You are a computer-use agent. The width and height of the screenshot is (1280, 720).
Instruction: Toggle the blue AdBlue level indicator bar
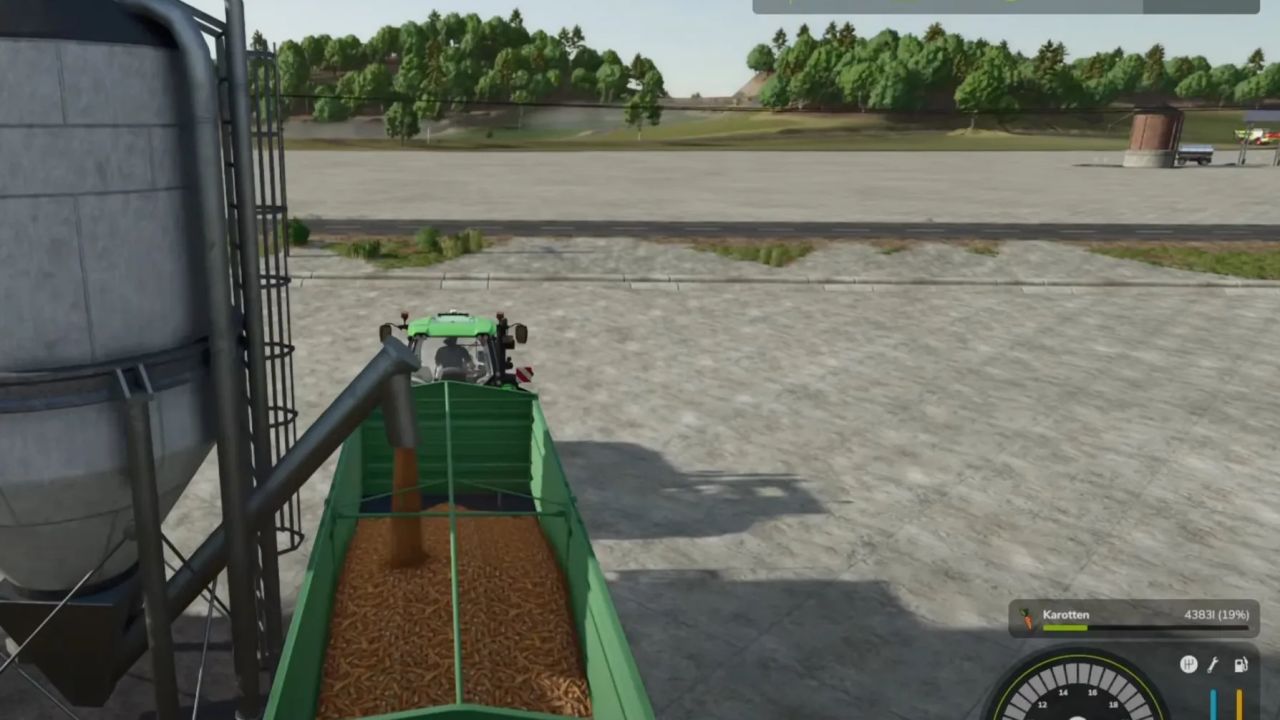[x=1213, y=703]
